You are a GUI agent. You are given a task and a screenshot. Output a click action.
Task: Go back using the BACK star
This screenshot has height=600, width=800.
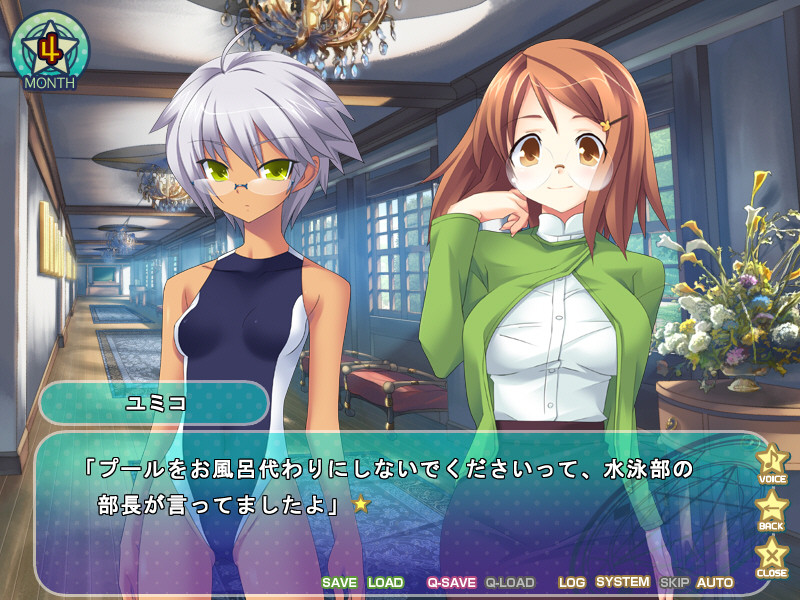pos(771,509)
